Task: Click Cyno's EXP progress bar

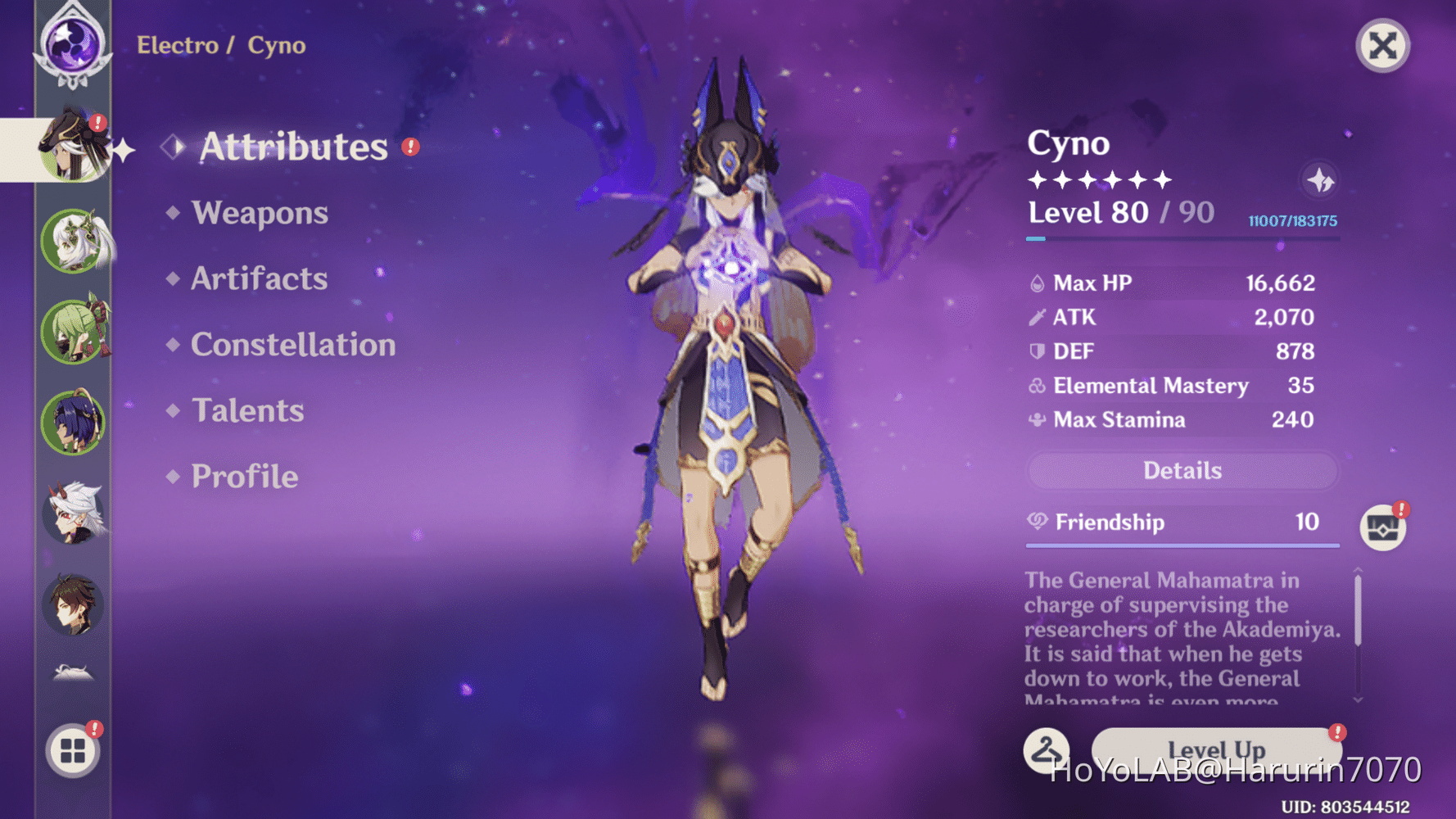Action: pyautogui.click(x=1182, y=239)
